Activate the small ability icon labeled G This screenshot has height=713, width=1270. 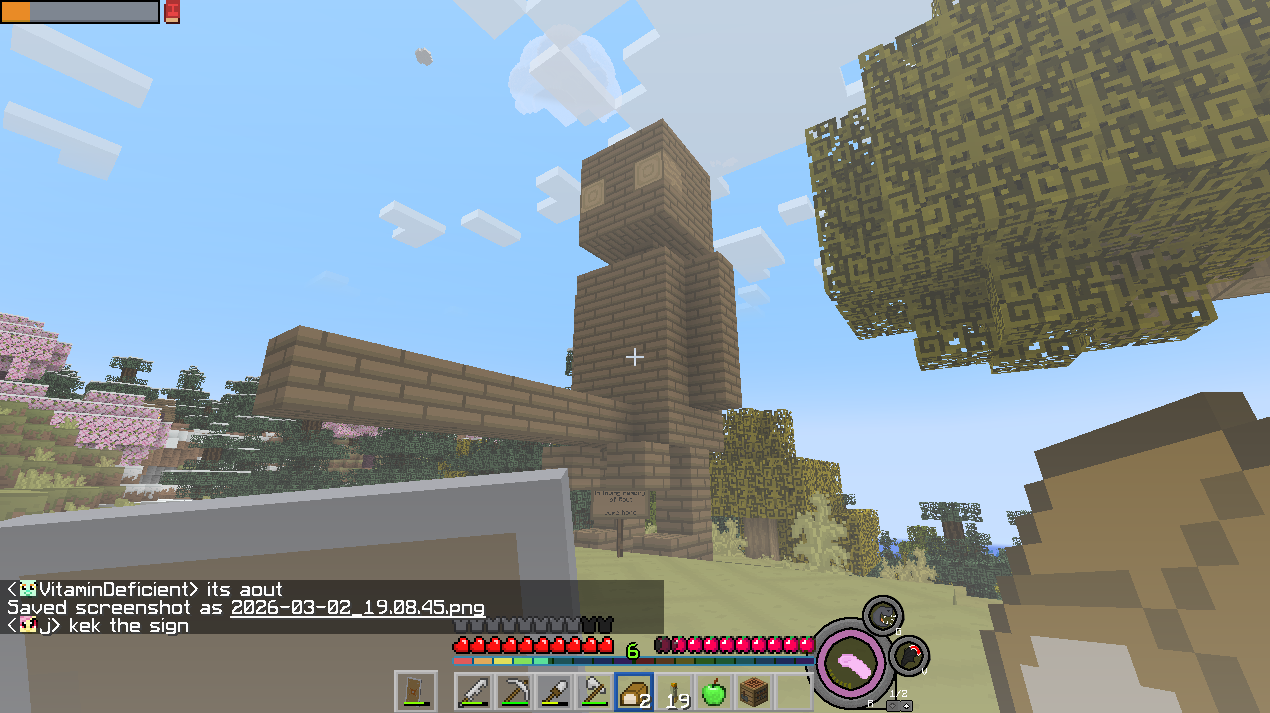tap(882, 617)
